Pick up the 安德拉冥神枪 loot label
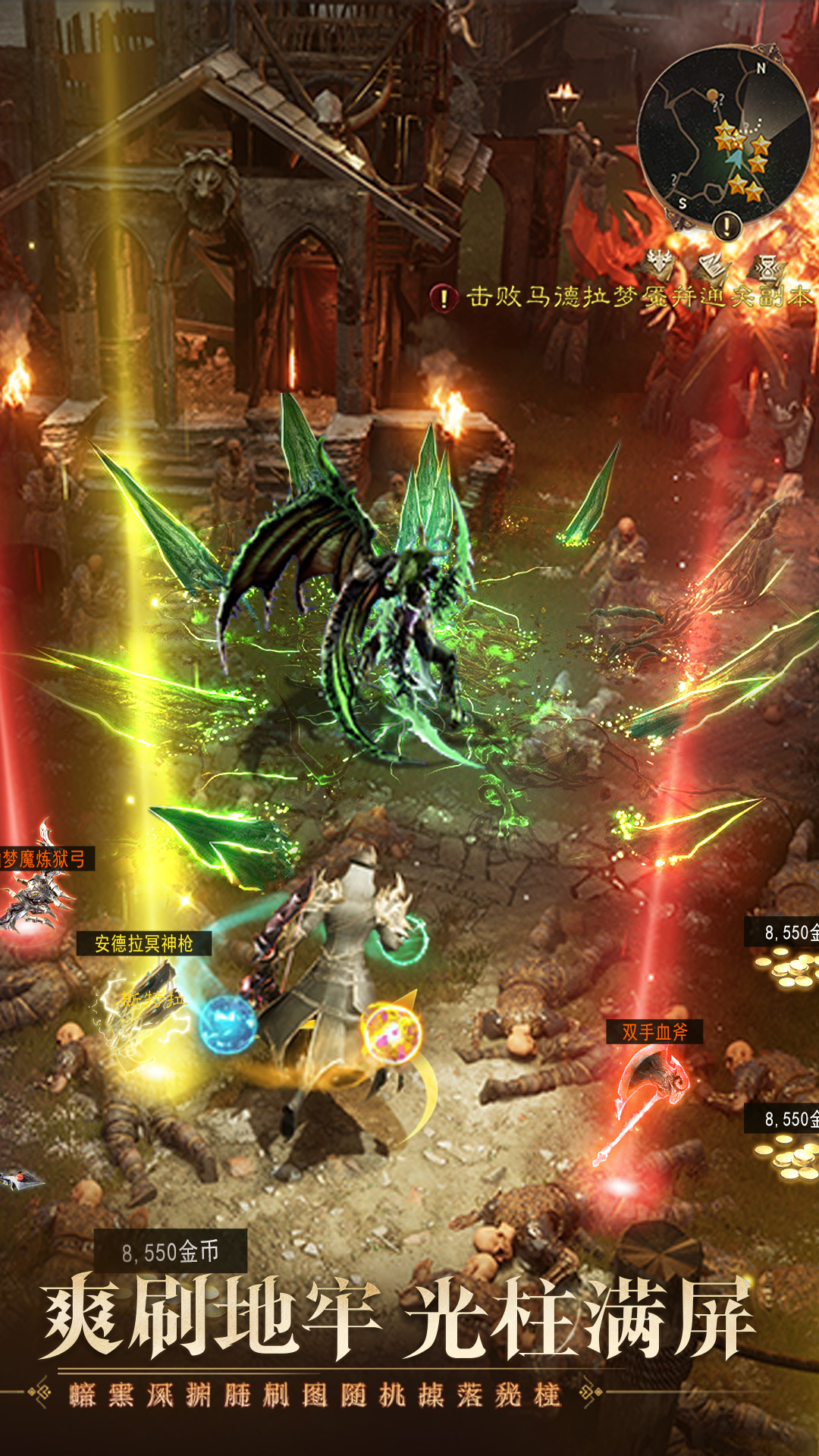This screenshot has height=1456, width=819. (x=144, y=943)
